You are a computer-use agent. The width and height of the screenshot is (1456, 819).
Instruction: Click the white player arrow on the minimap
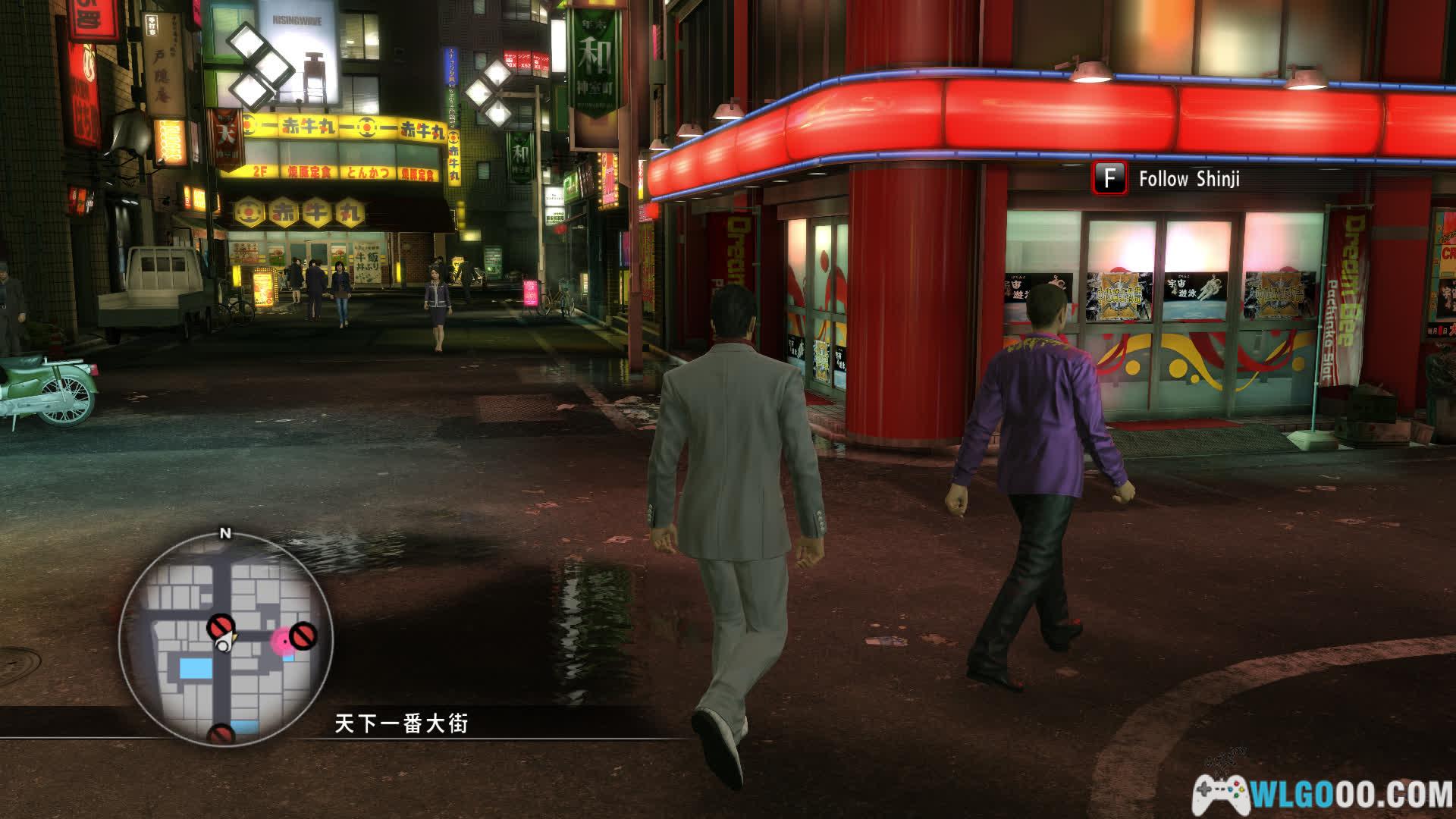224,643
